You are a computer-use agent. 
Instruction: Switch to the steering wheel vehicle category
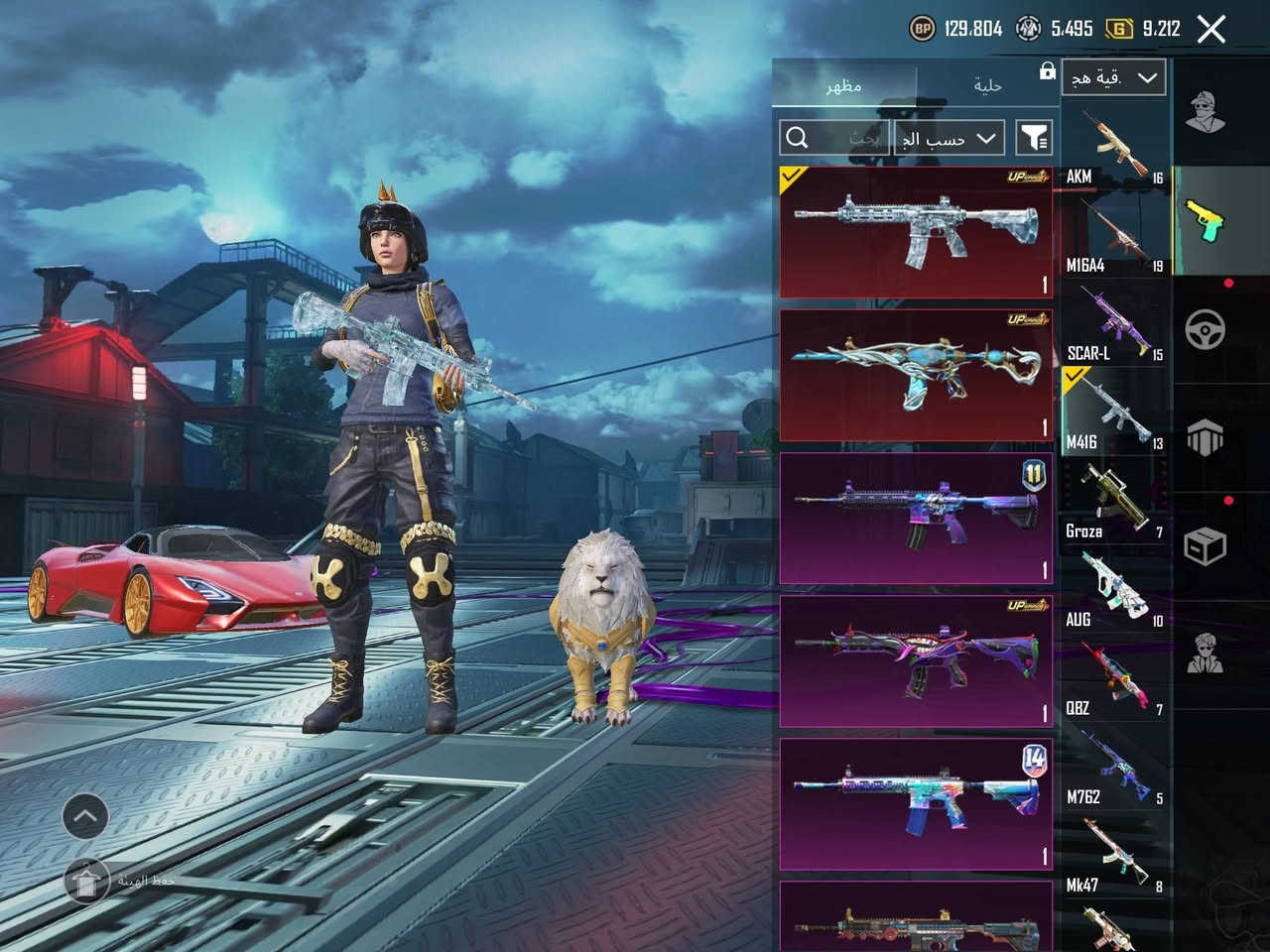tap(1206, 329)
